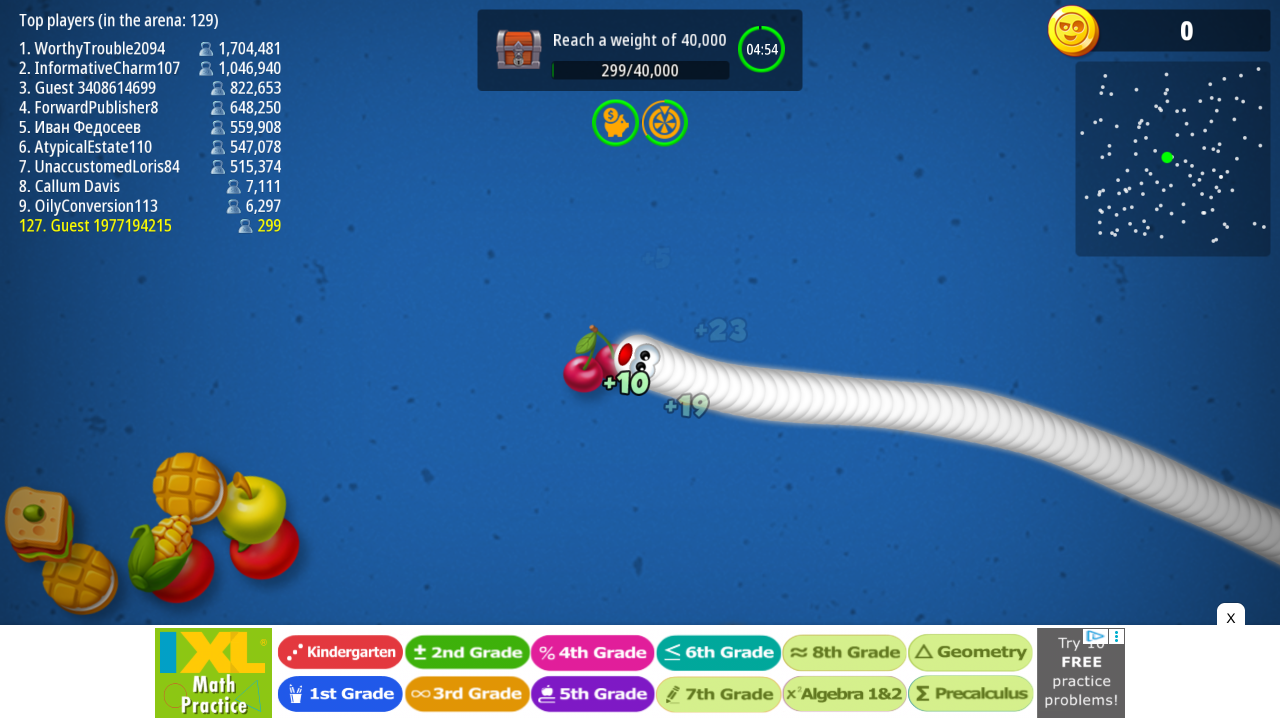Spin the orange slice reward wheel icon
1280x720 pixels.
664,122
